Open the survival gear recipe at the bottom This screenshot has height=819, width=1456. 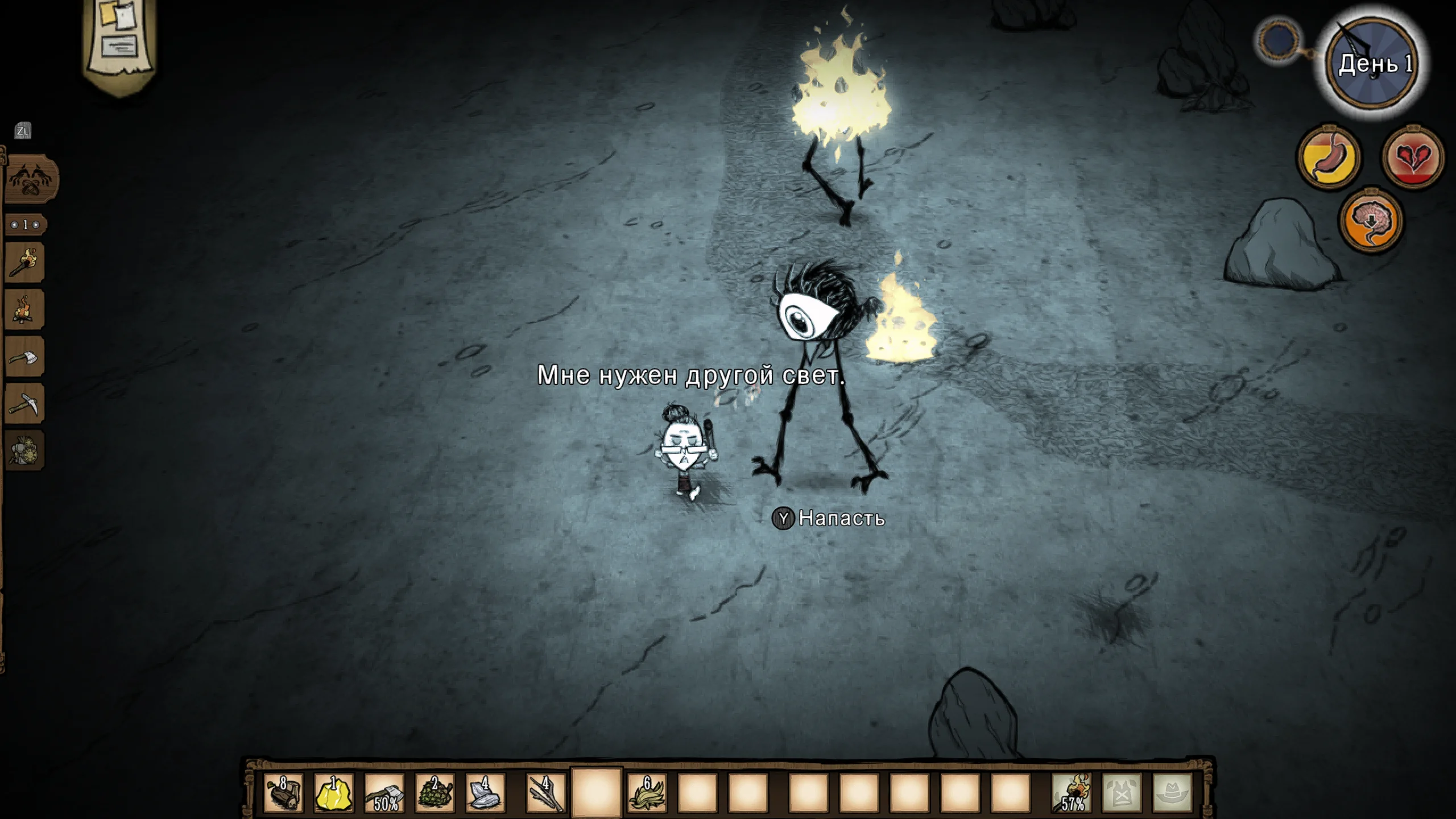click(x=25, y=450)
